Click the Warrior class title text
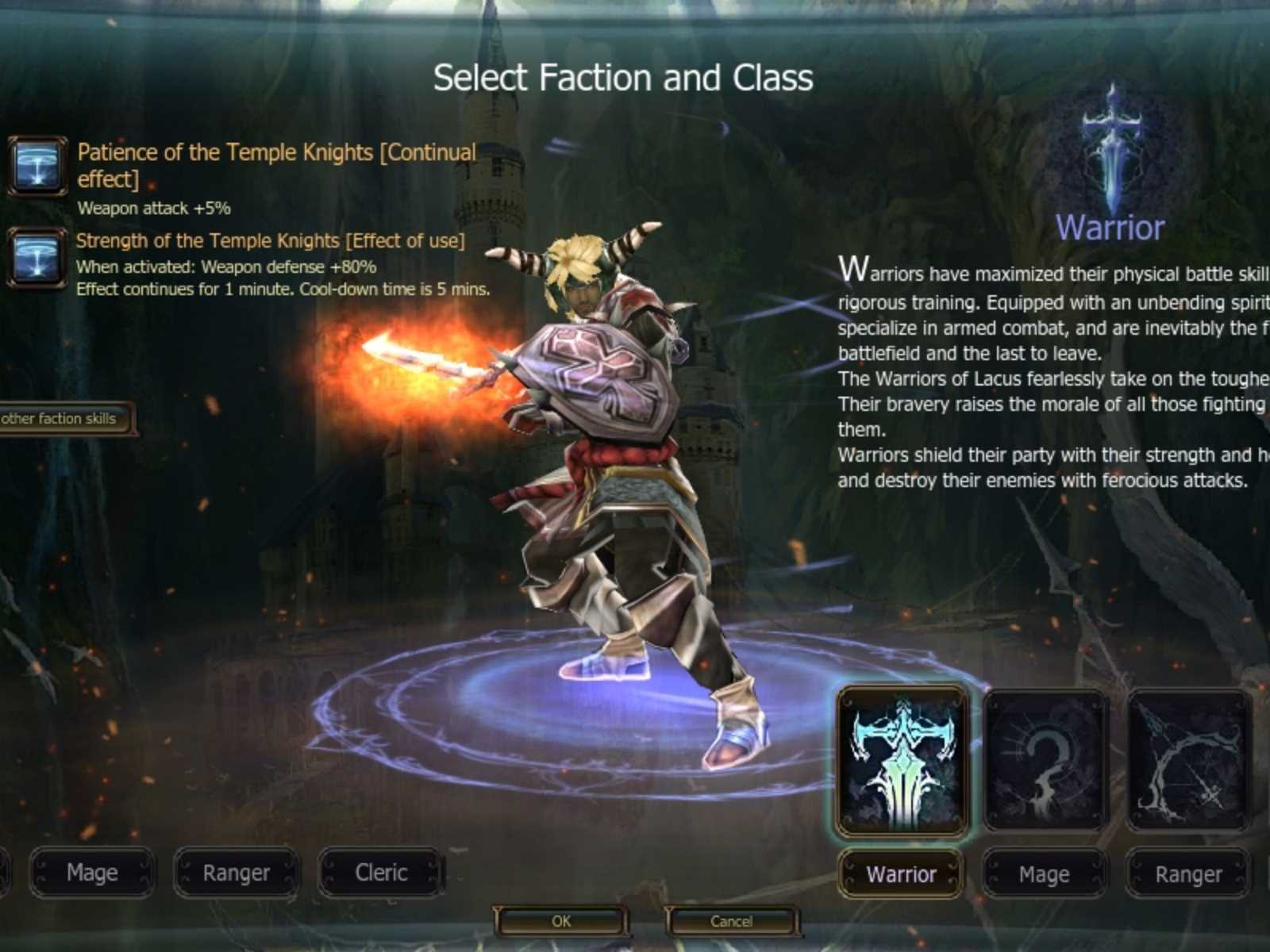The height and width of the screenshot is (952, 1270). point(1110,228)
